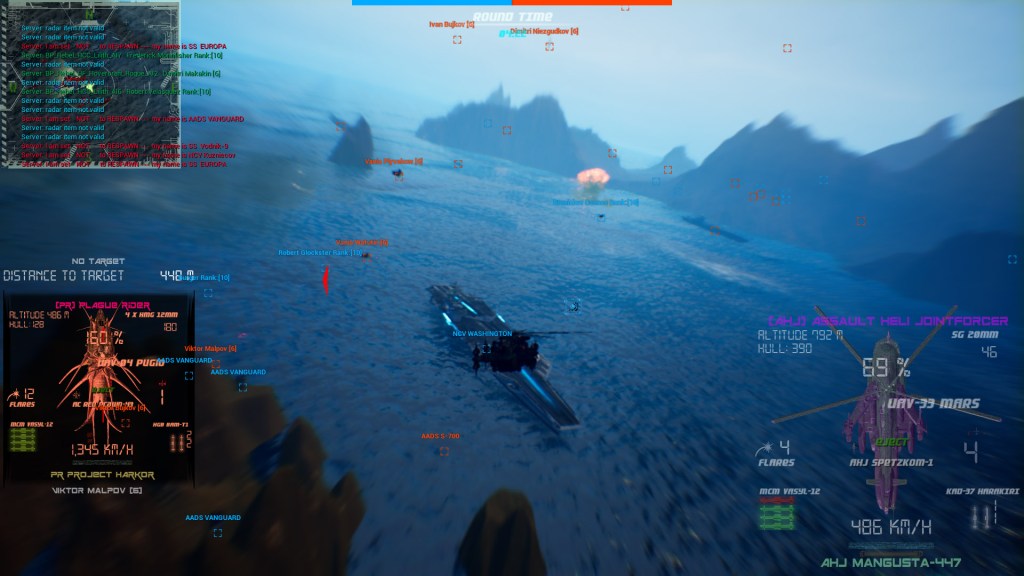1024x576 pixels.
Task: Select the Ivan Bujkov target marker
Action: tap(457, 40)
